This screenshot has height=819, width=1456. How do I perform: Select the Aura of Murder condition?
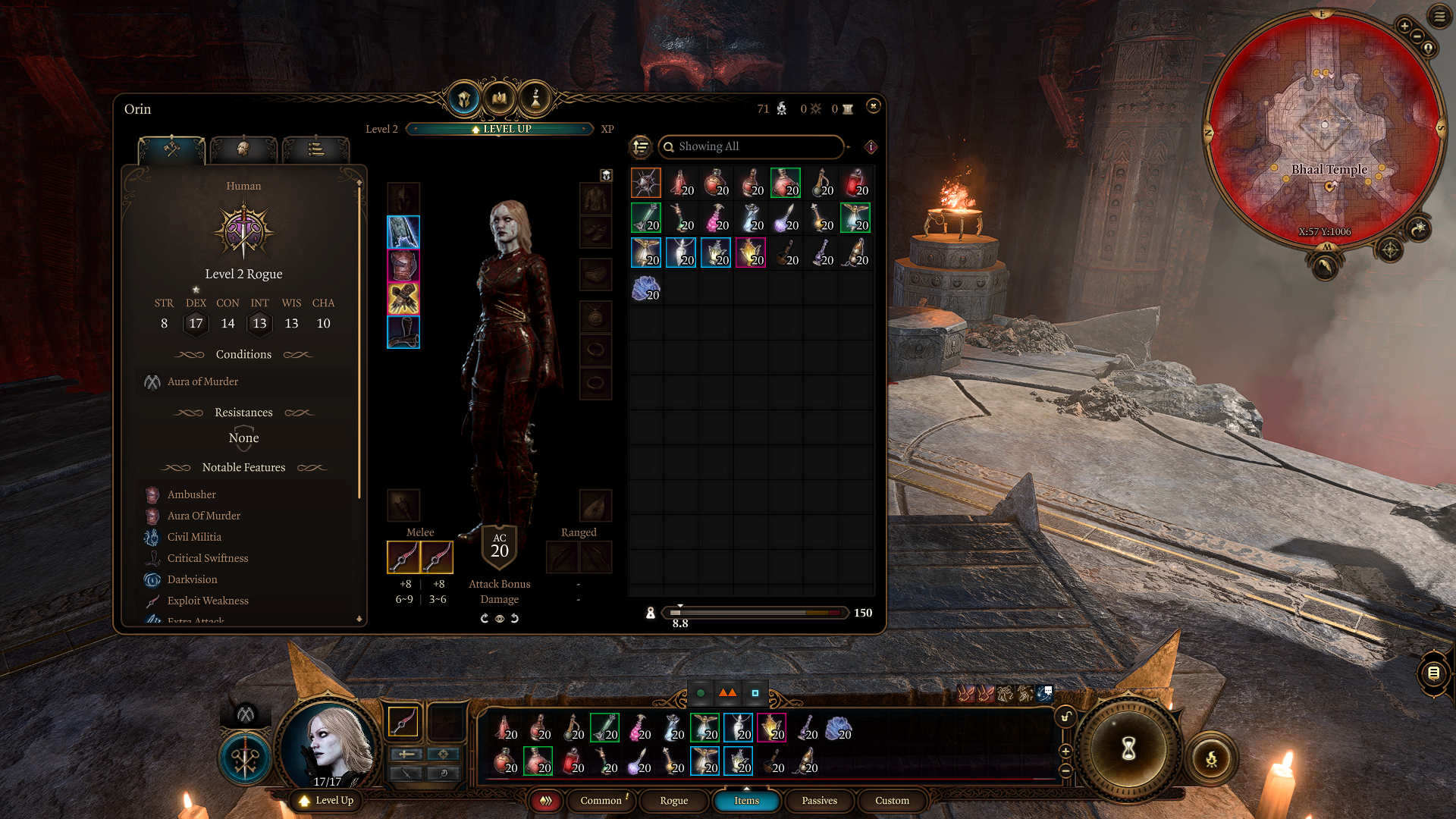click(x=202, y=381)
